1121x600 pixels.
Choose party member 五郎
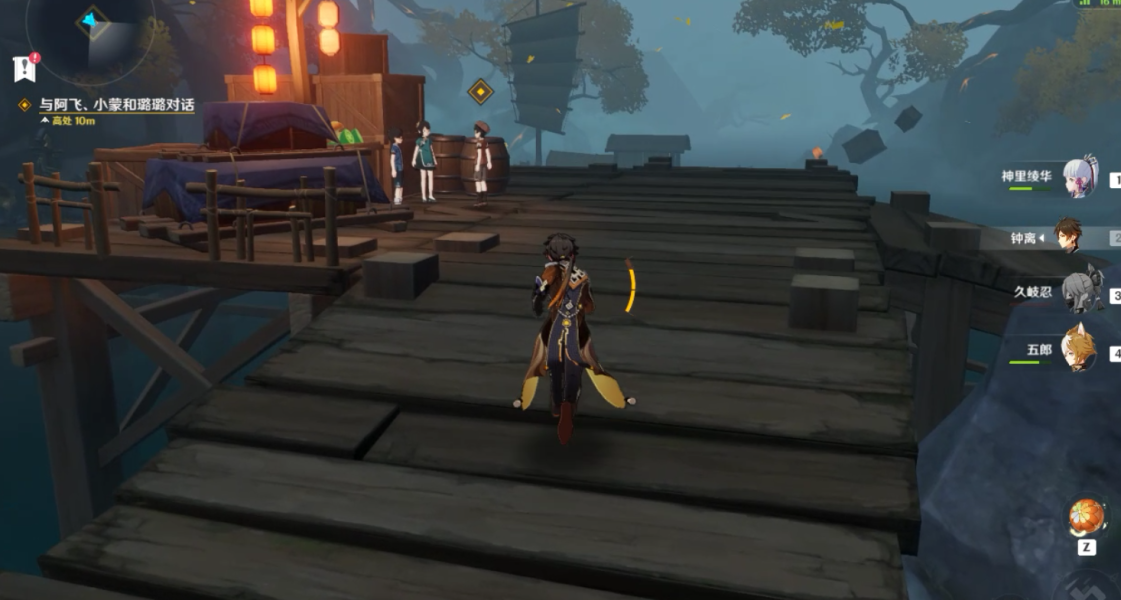(x=1079, y=351)
